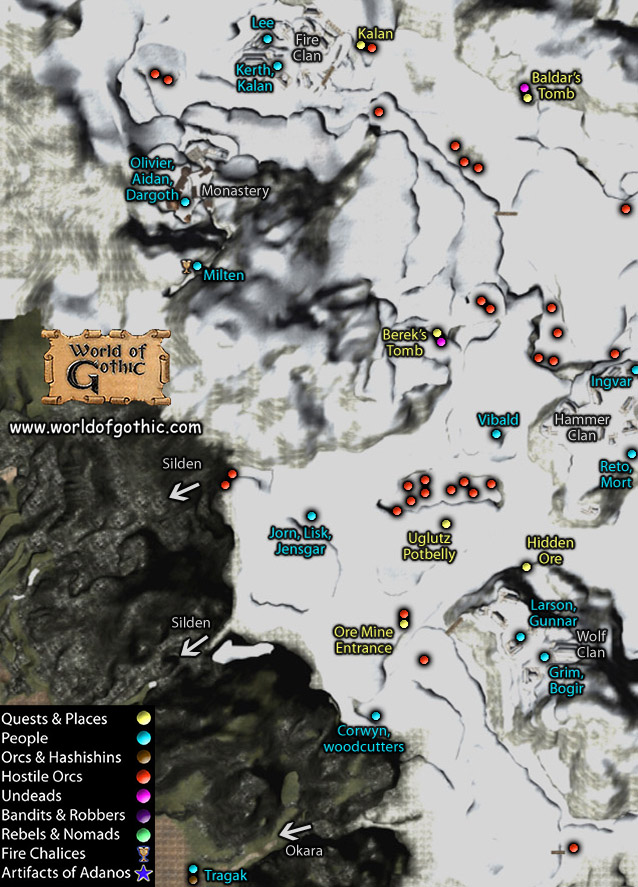Click the yellow Ore Mine Entrance marker
The width and height of the screenshot is (638, 887).
click(x=404, y=624)
